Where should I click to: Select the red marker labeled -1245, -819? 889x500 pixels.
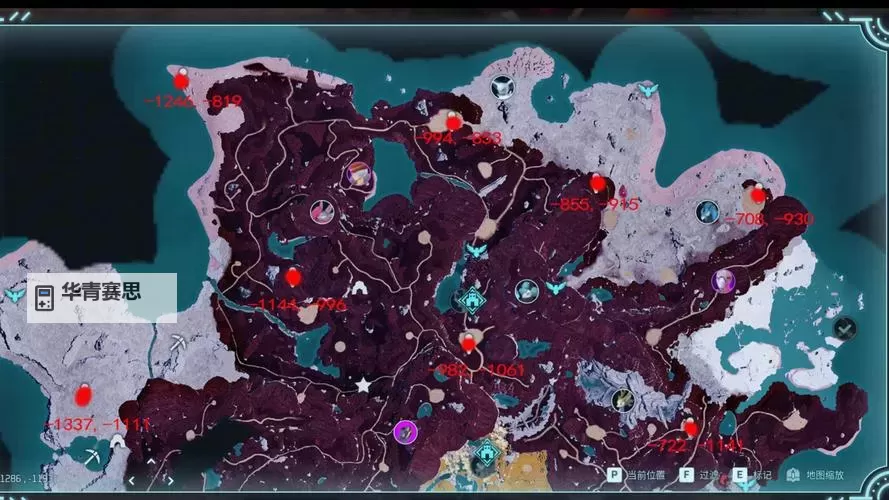click(x=181, y=79)
